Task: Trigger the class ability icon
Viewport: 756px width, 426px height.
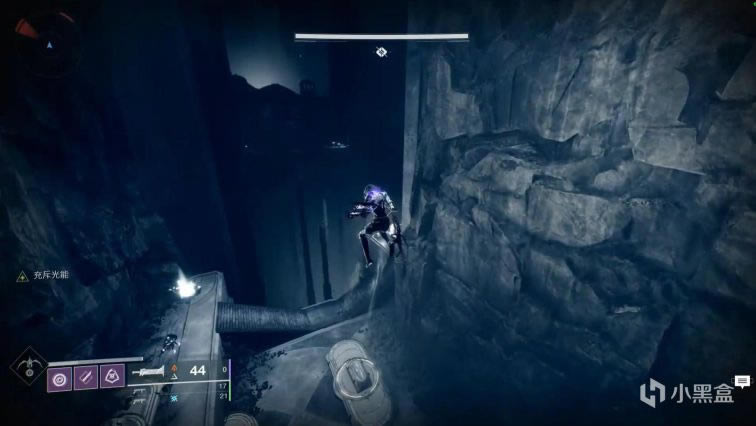Action: pos(112,378)
